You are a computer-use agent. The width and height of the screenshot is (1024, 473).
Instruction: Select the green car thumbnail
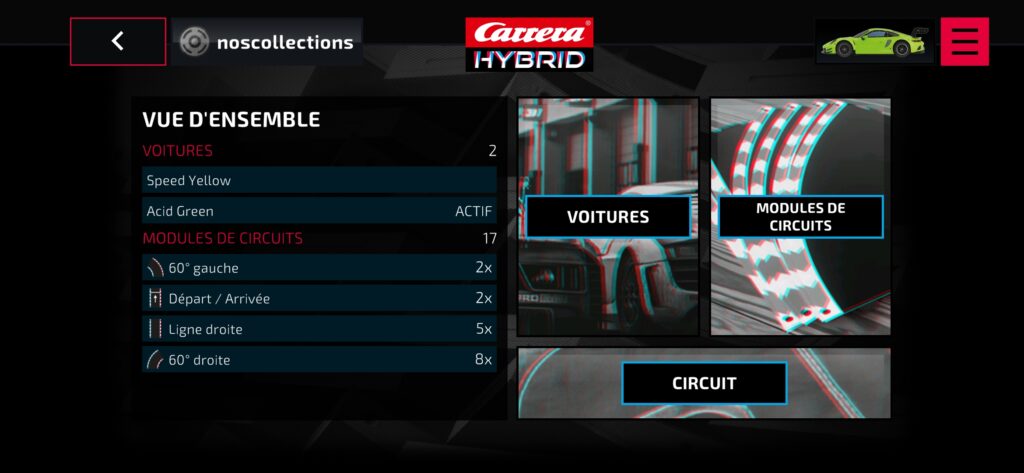873,42
